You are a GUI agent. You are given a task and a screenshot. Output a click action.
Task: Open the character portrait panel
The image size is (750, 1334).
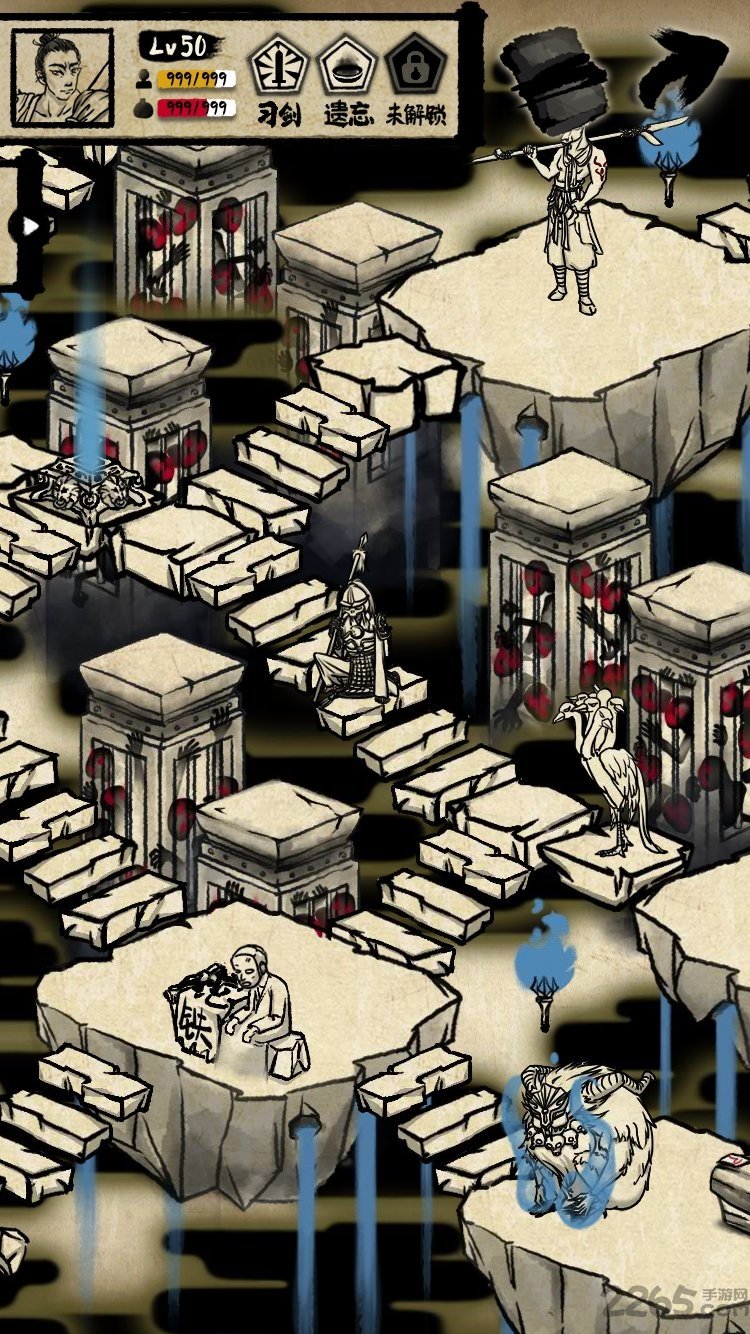(x=62, y=76)
